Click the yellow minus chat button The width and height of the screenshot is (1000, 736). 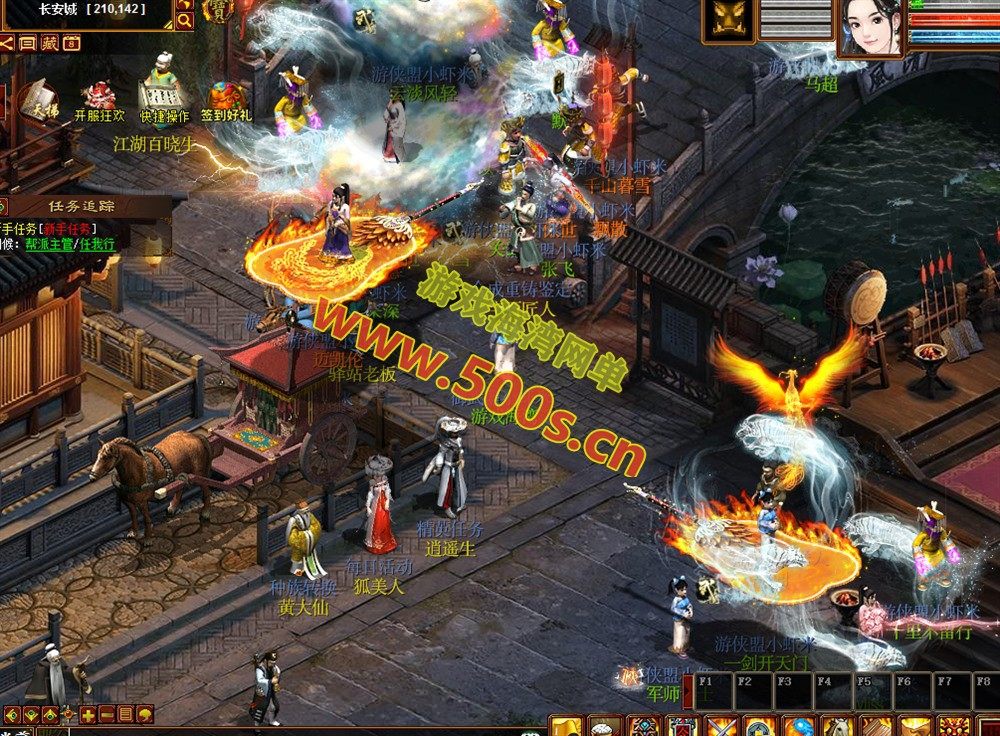click(107, 714)
